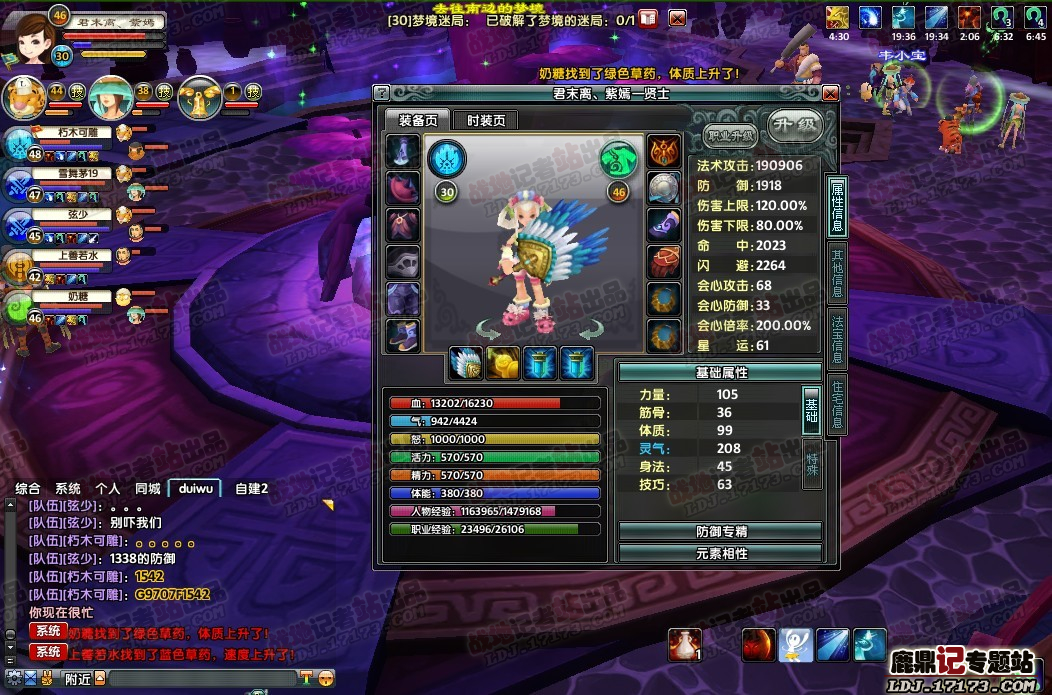Close the 梦境迷局 quest tracker

(677, 18)
